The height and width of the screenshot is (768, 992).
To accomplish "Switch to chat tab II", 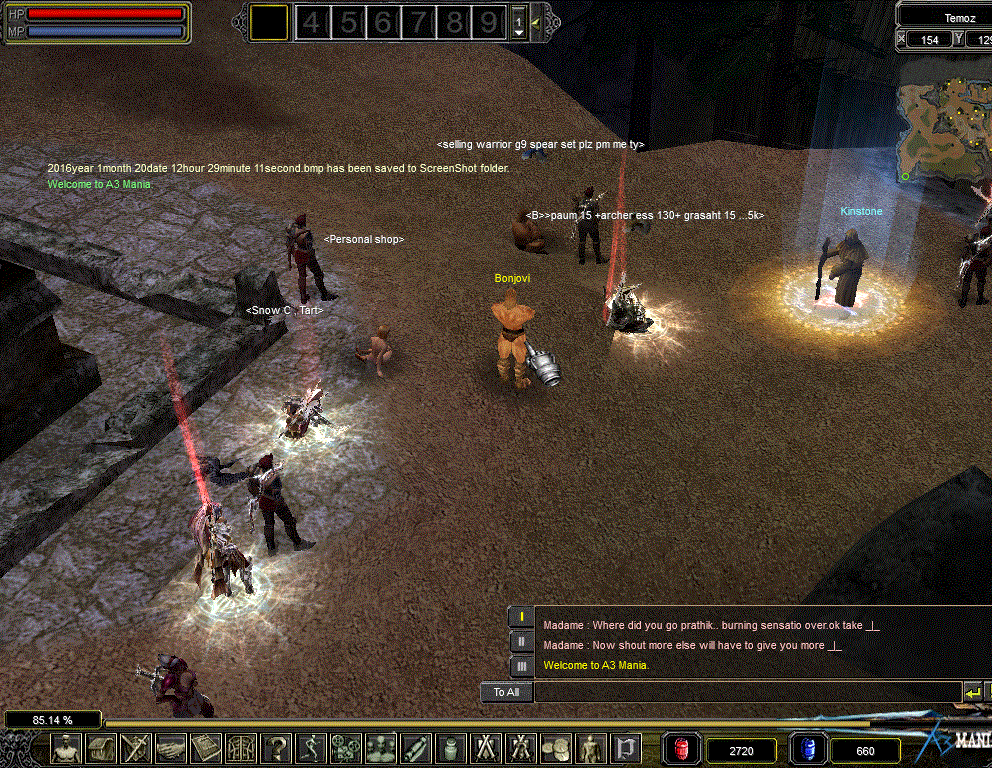I will coord(521,642).
